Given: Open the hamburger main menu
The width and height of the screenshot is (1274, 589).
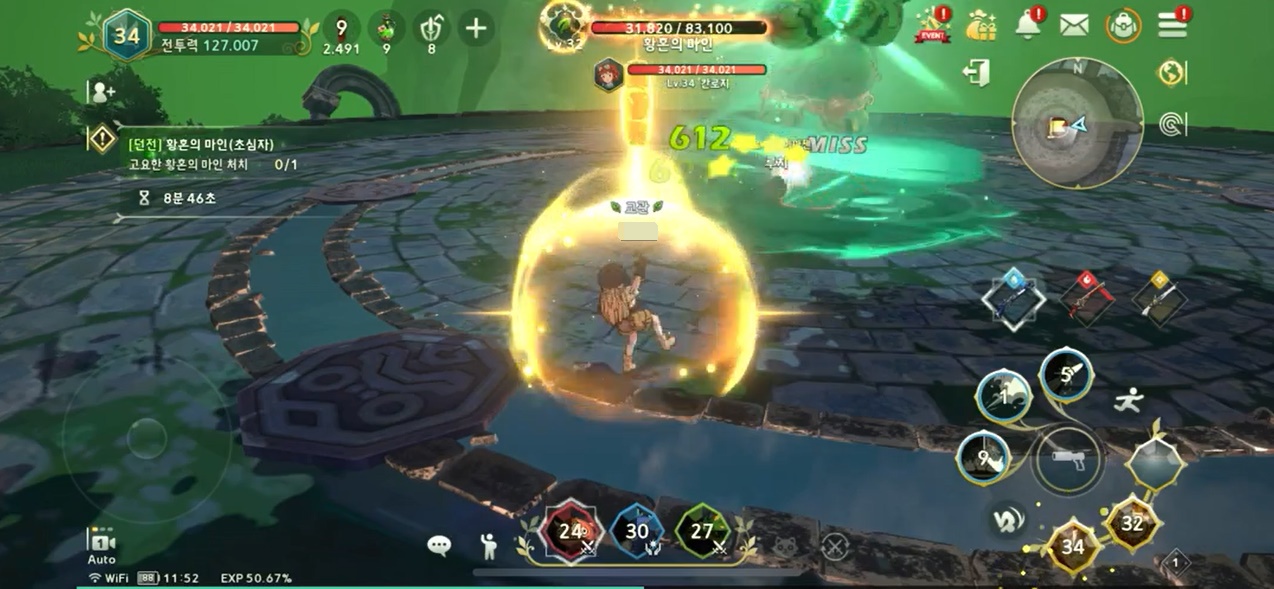Looking at the screenshot, I should click(x=1172, y=26).
